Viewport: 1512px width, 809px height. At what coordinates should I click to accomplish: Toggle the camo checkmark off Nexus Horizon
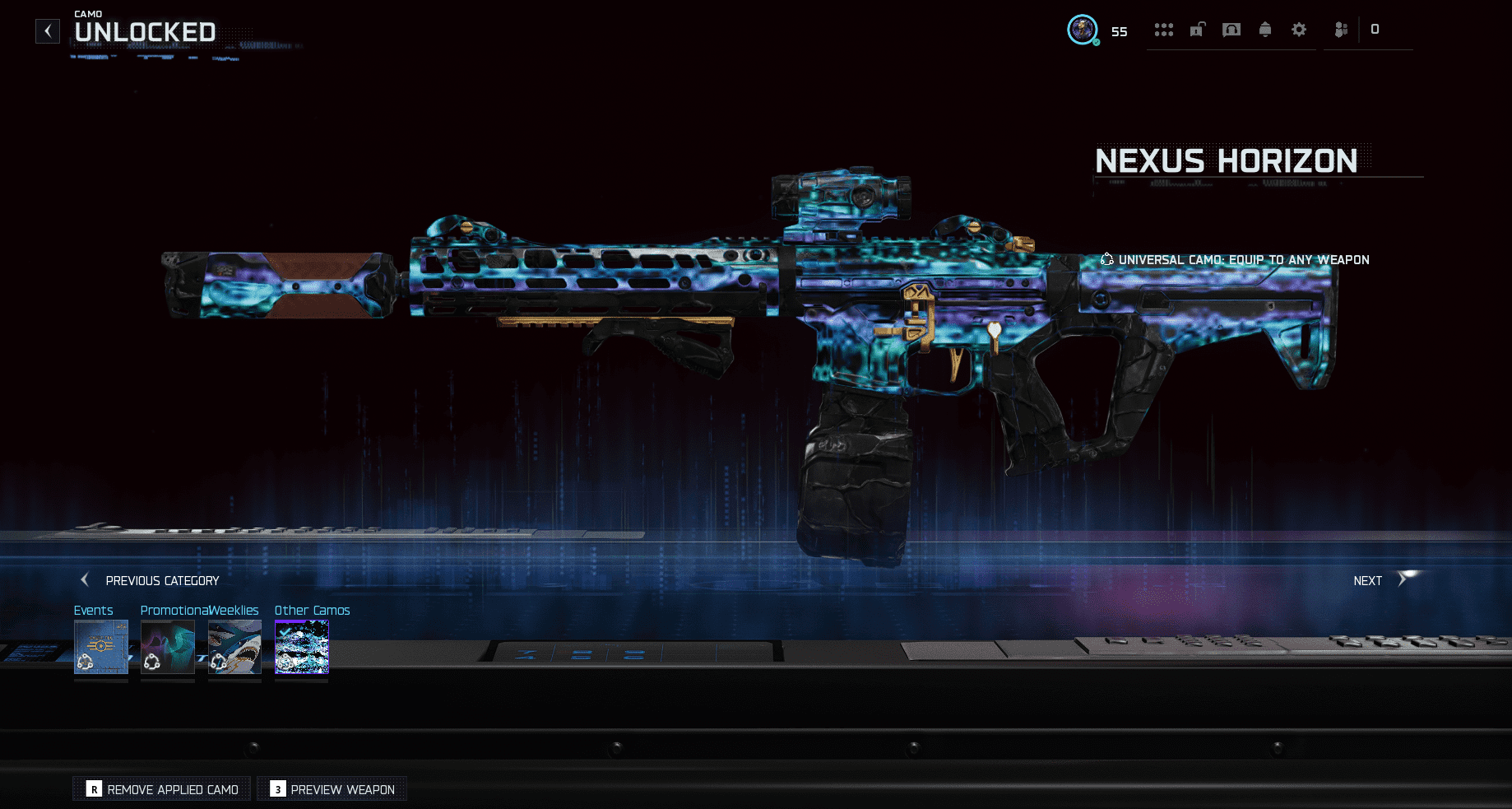[284, 632]
